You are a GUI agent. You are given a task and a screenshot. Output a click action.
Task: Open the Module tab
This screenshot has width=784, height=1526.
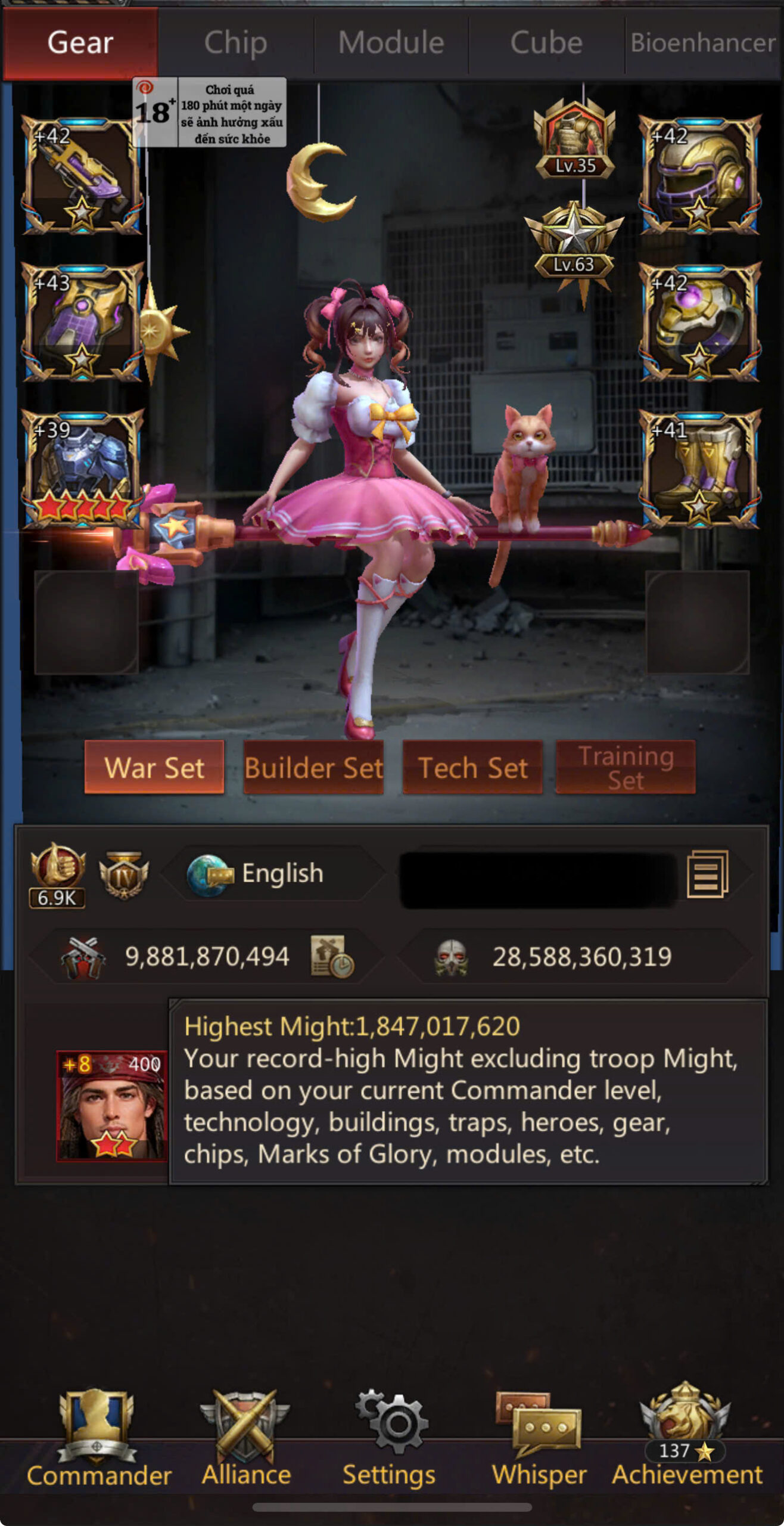pyautogui.click(x=391, y=43)
